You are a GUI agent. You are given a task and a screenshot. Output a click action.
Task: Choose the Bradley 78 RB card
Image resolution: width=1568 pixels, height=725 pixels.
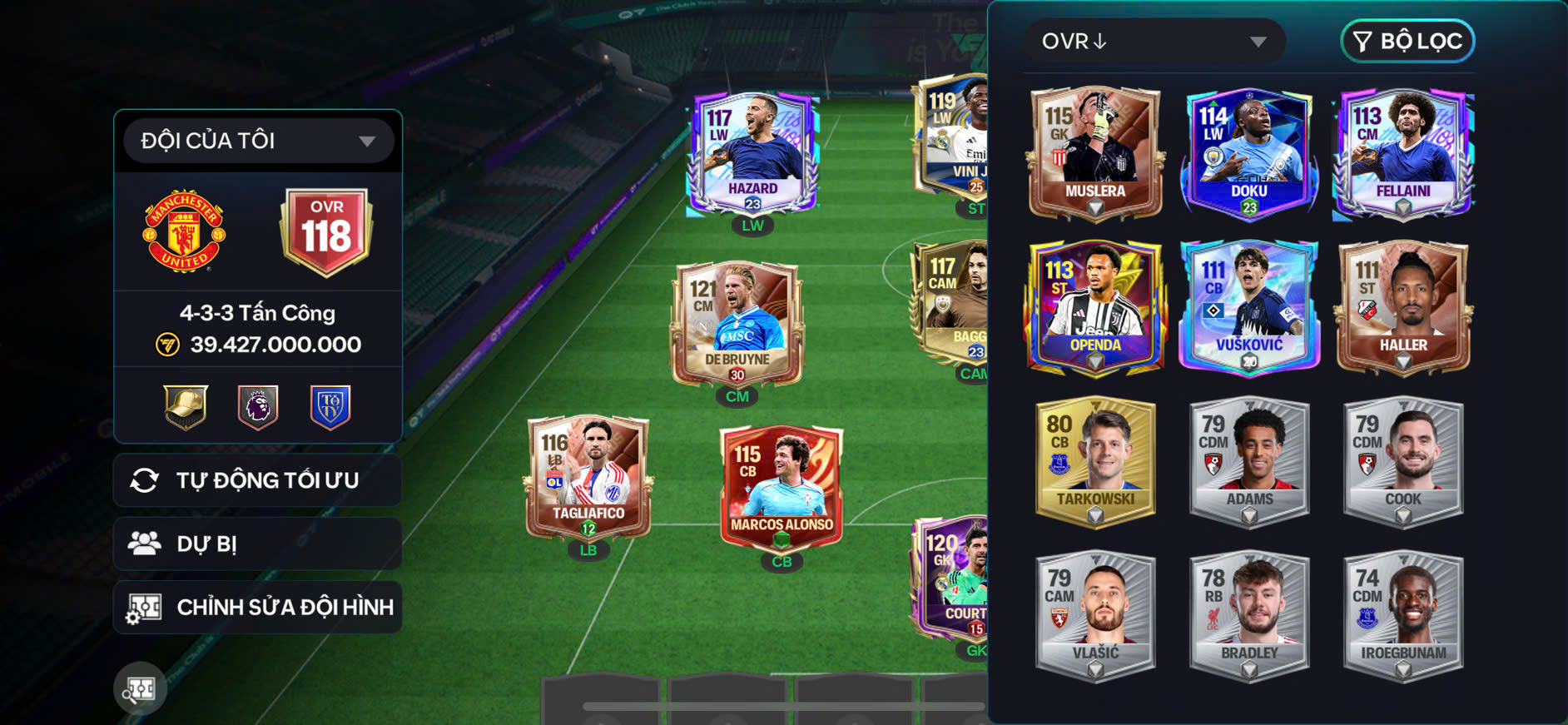(x=1248, y=615)
